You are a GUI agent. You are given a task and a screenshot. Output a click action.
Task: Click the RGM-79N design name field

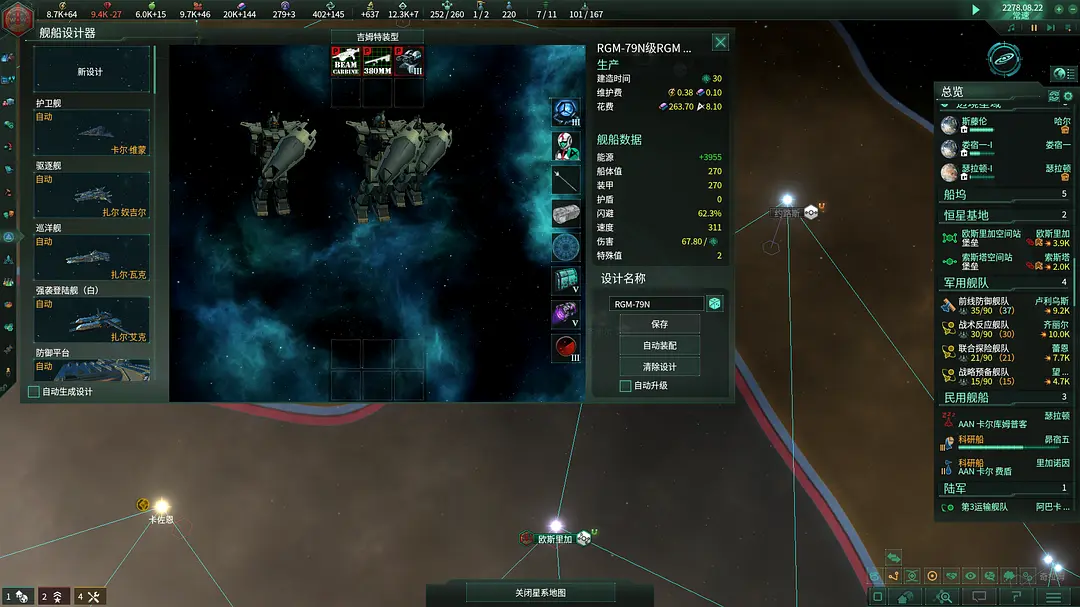[x=655, y=304]
